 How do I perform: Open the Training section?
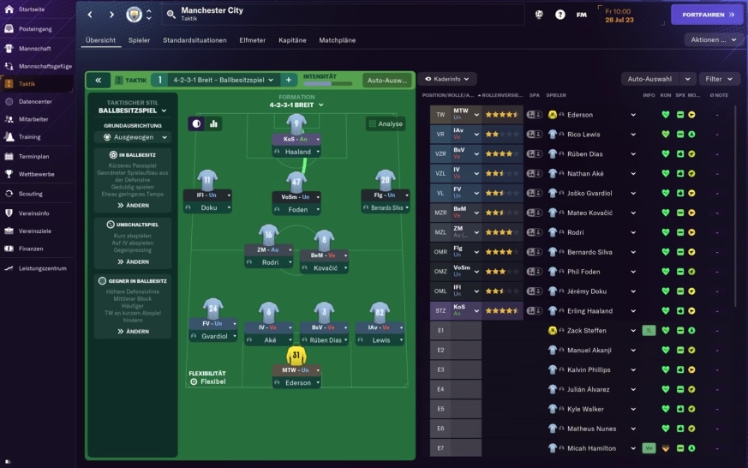pos(30,136)
